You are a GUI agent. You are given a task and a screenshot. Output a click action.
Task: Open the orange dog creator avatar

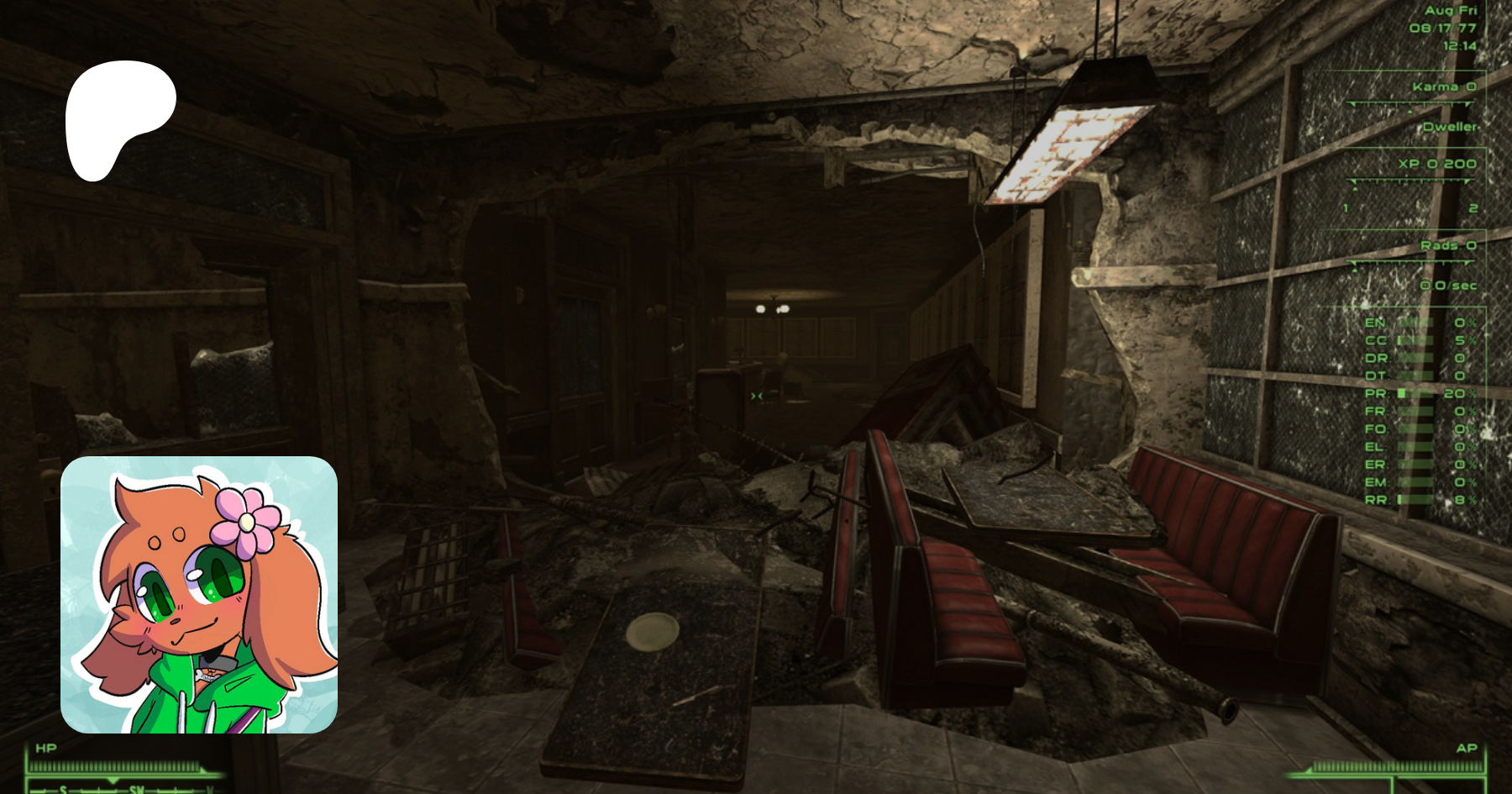tap(199, 595)
